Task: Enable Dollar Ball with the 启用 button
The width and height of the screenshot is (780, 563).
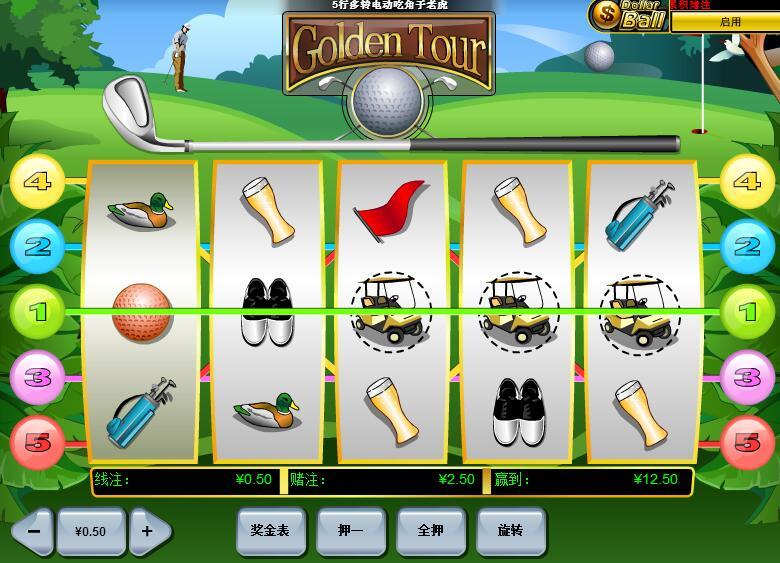Action: pyautogui.click(x=729, y=21)
